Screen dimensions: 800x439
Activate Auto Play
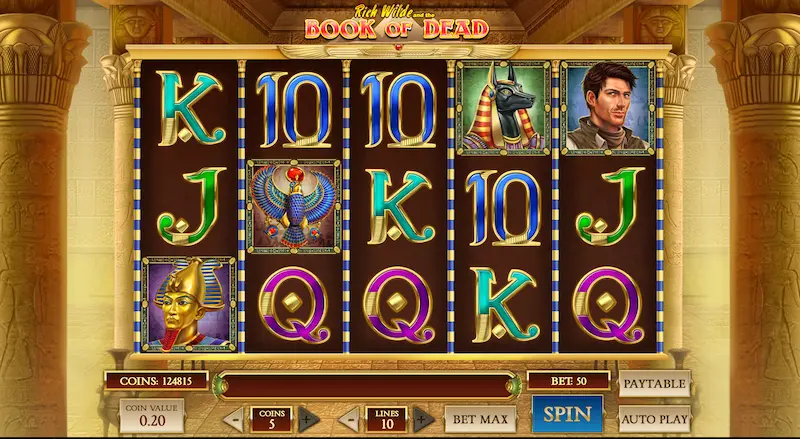coord(655,418)
